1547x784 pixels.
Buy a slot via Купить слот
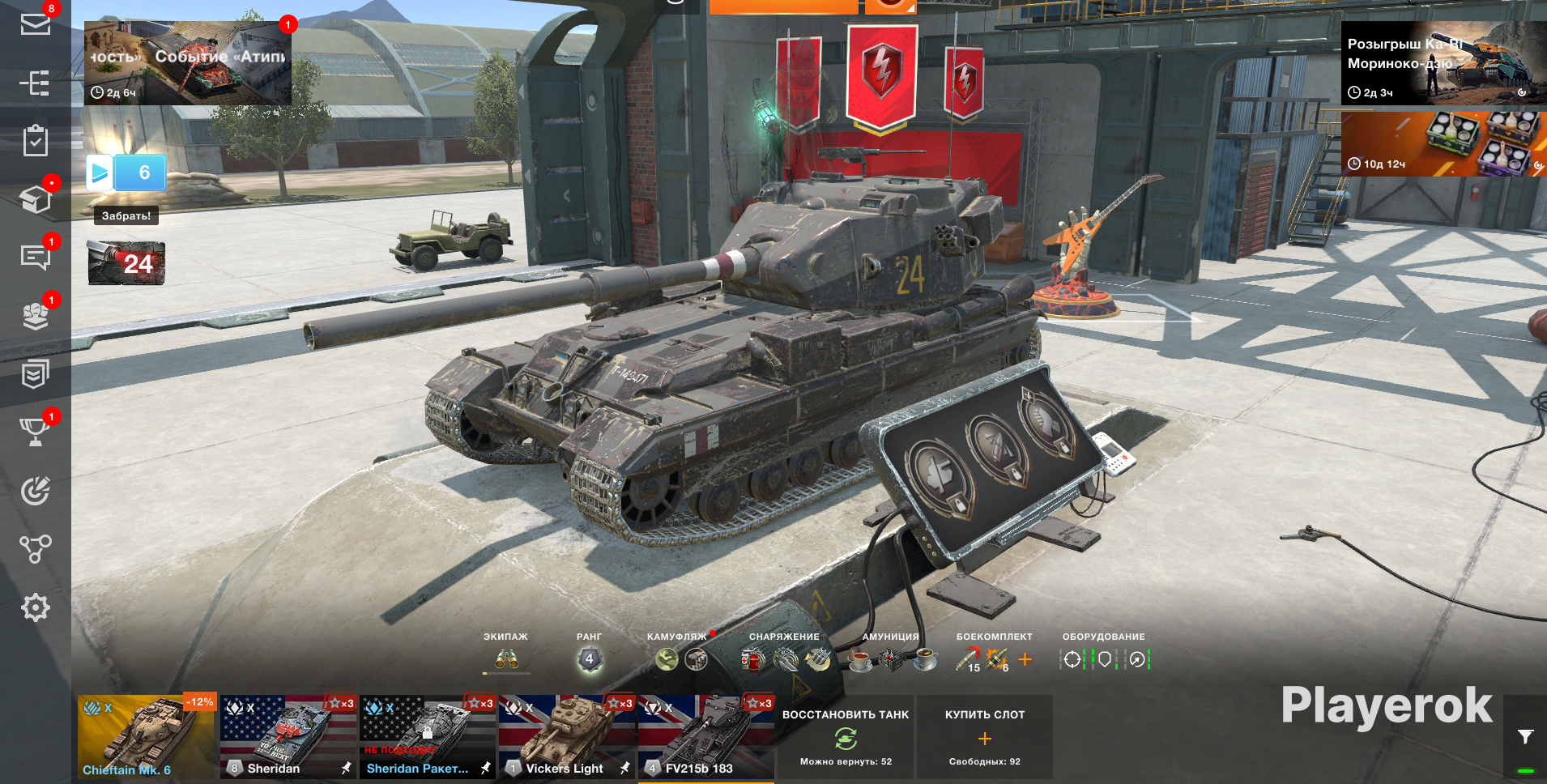point(984,736)
